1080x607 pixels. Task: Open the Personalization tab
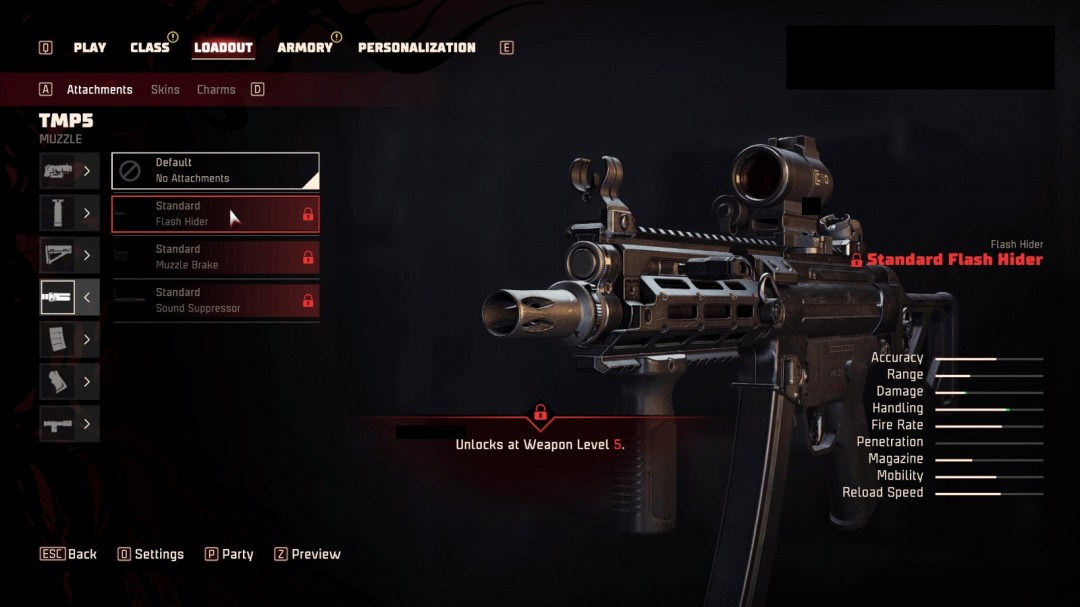click(416, 48)
